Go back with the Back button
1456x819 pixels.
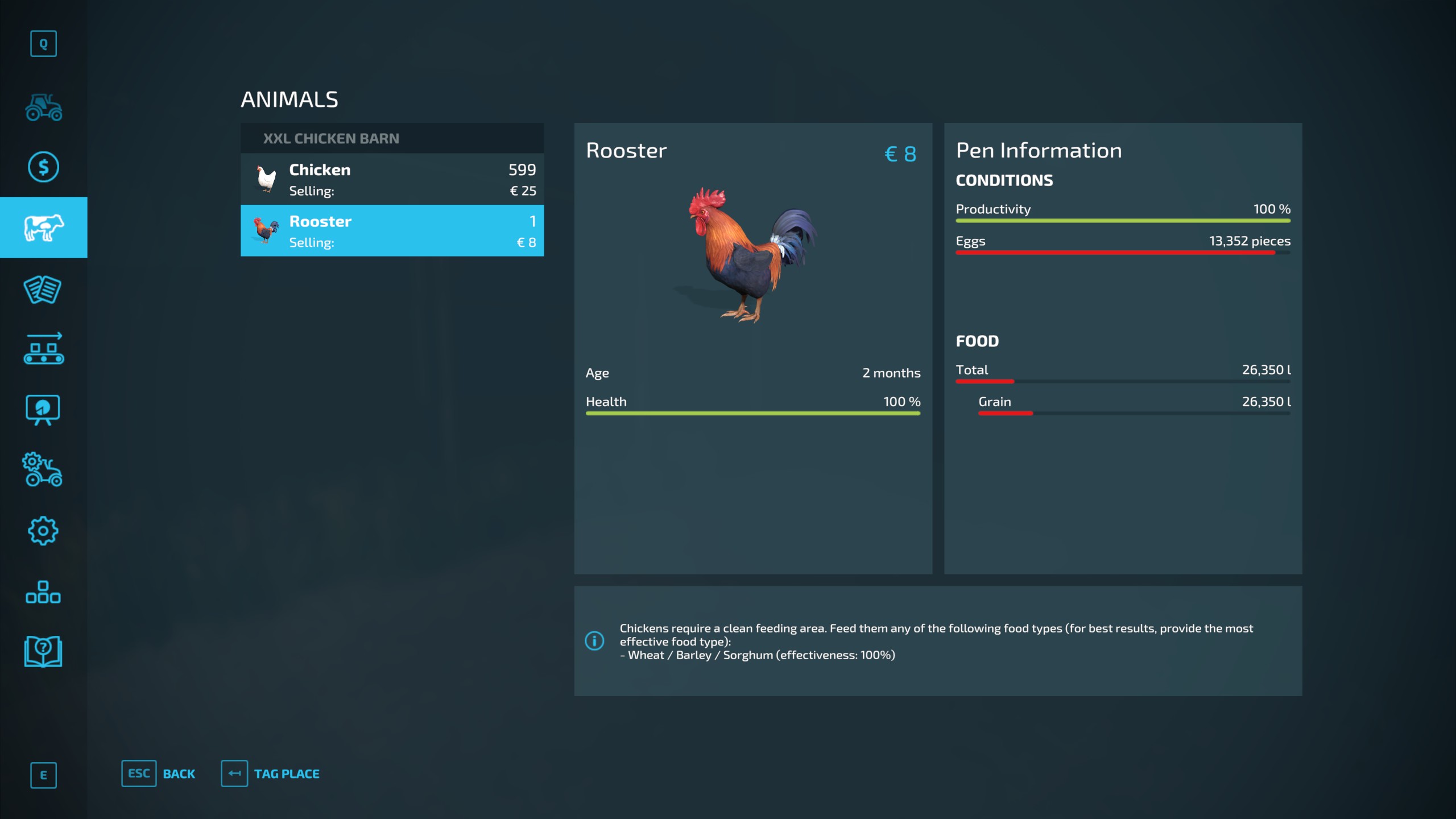[x=159, y=773]
